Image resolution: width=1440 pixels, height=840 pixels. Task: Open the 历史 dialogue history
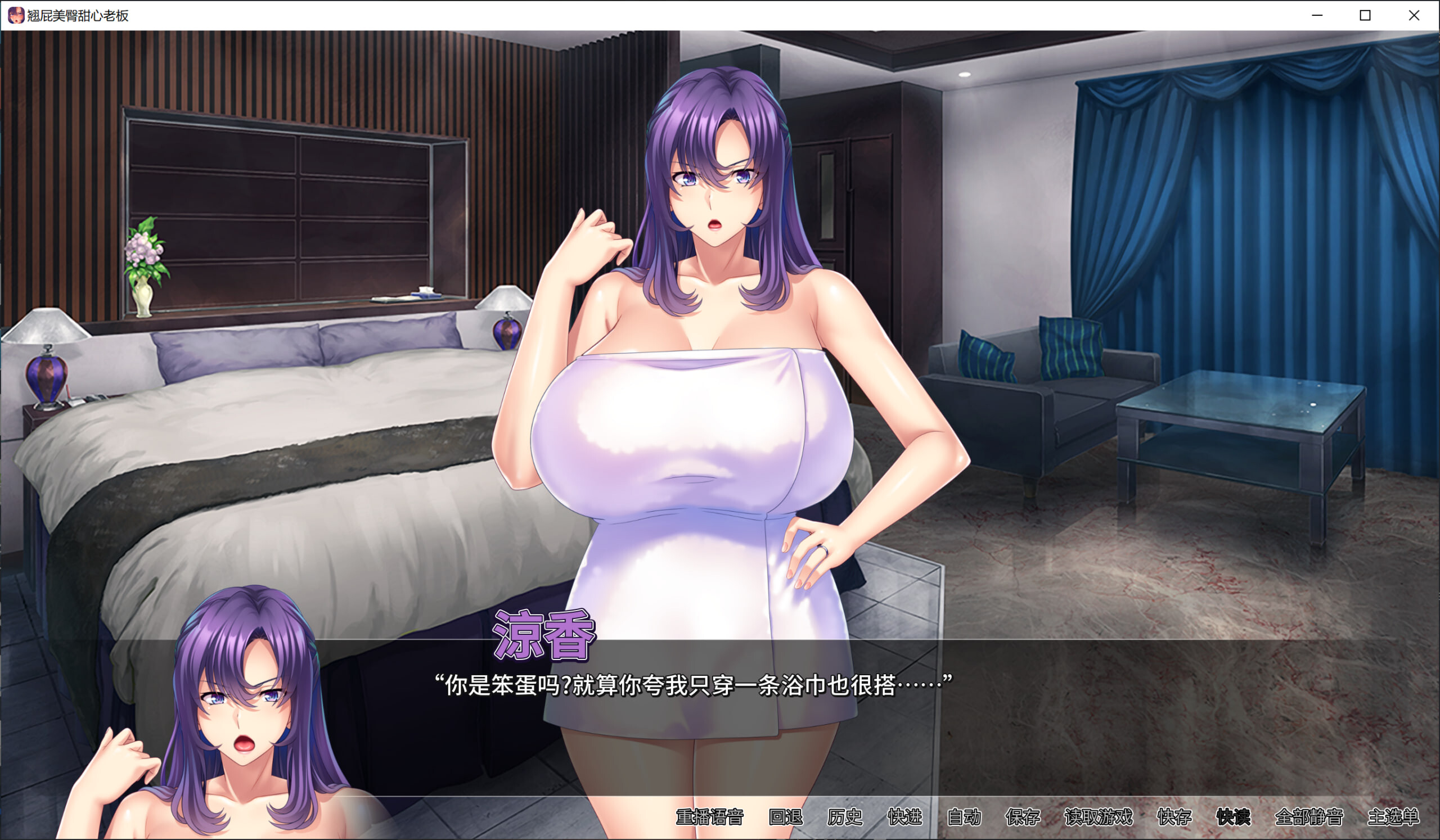coord(844,817)
